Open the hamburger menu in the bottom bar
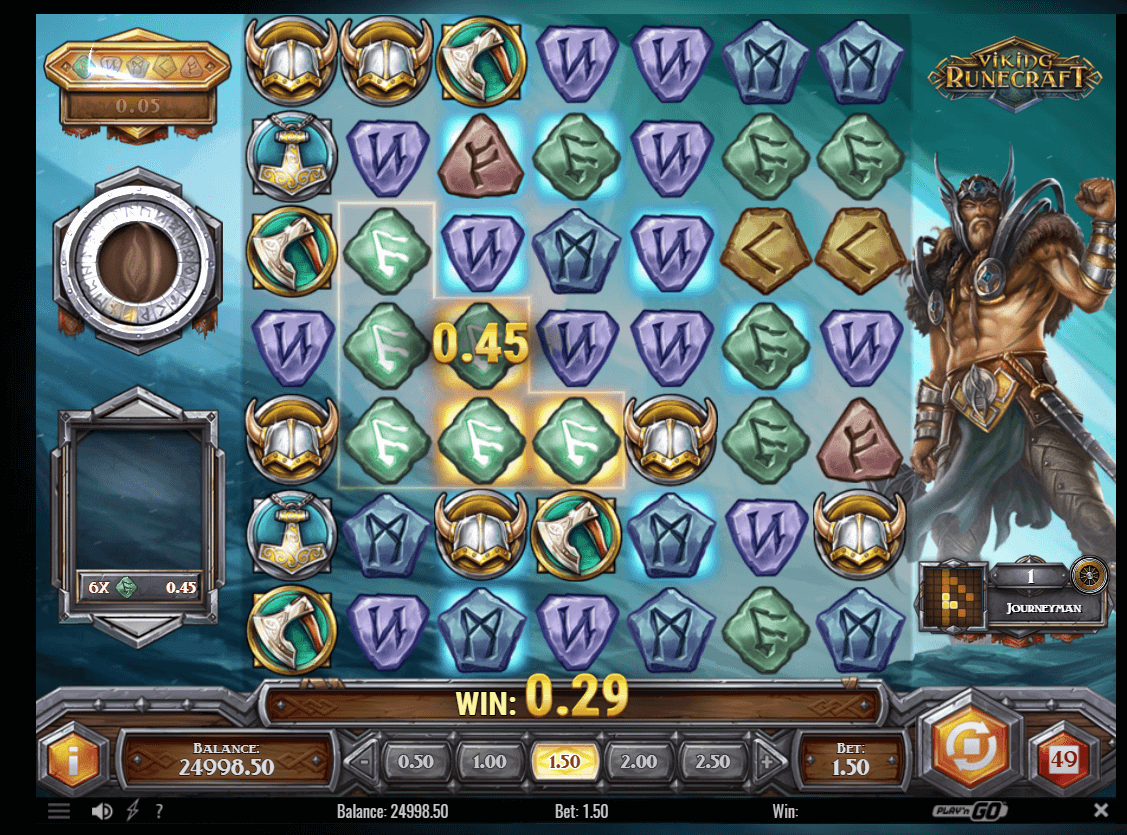The width and height of the screenshot is (1127, 835). click(59, 811)
